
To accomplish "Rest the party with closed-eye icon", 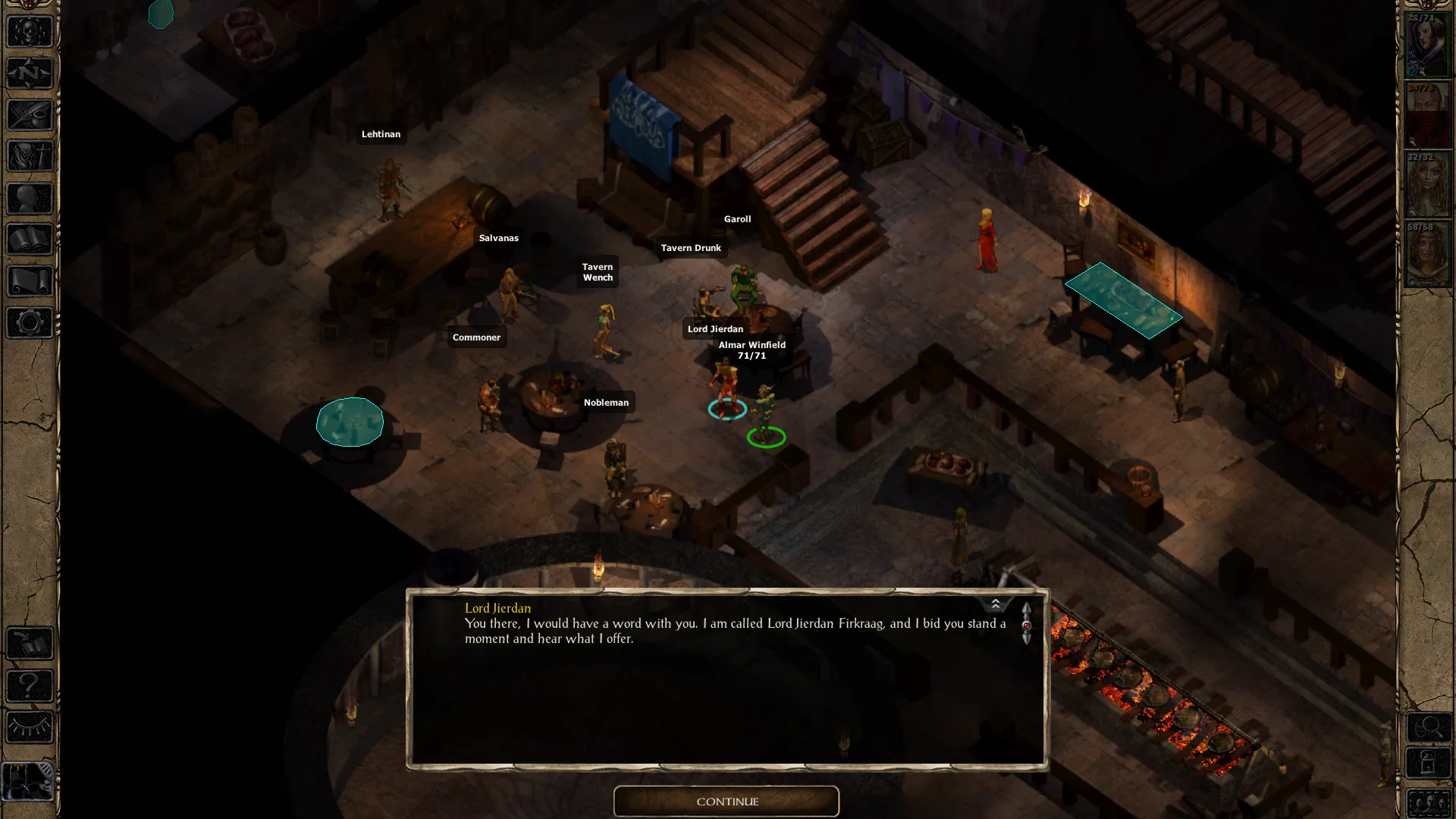I will pyautogui.click(x=30, y=727).
